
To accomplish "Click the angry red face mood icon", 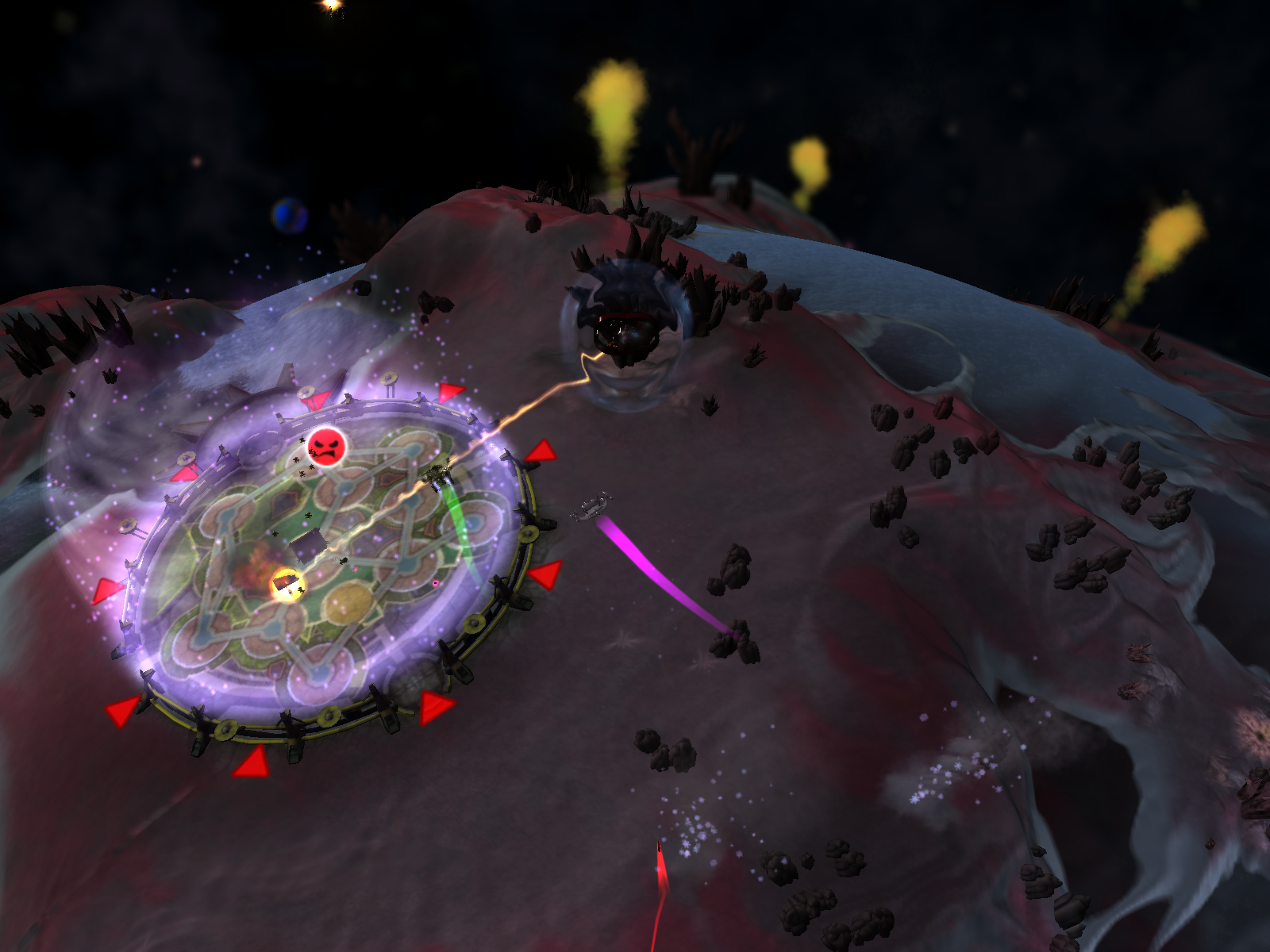I will coord(328,449).
